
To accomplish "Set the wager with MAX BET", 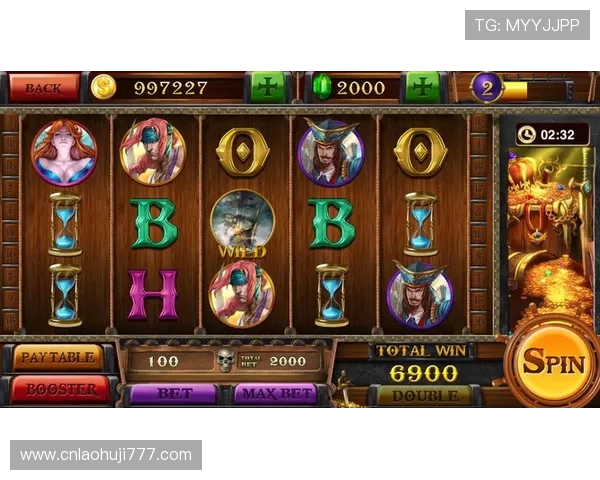I will click(275, 394).
